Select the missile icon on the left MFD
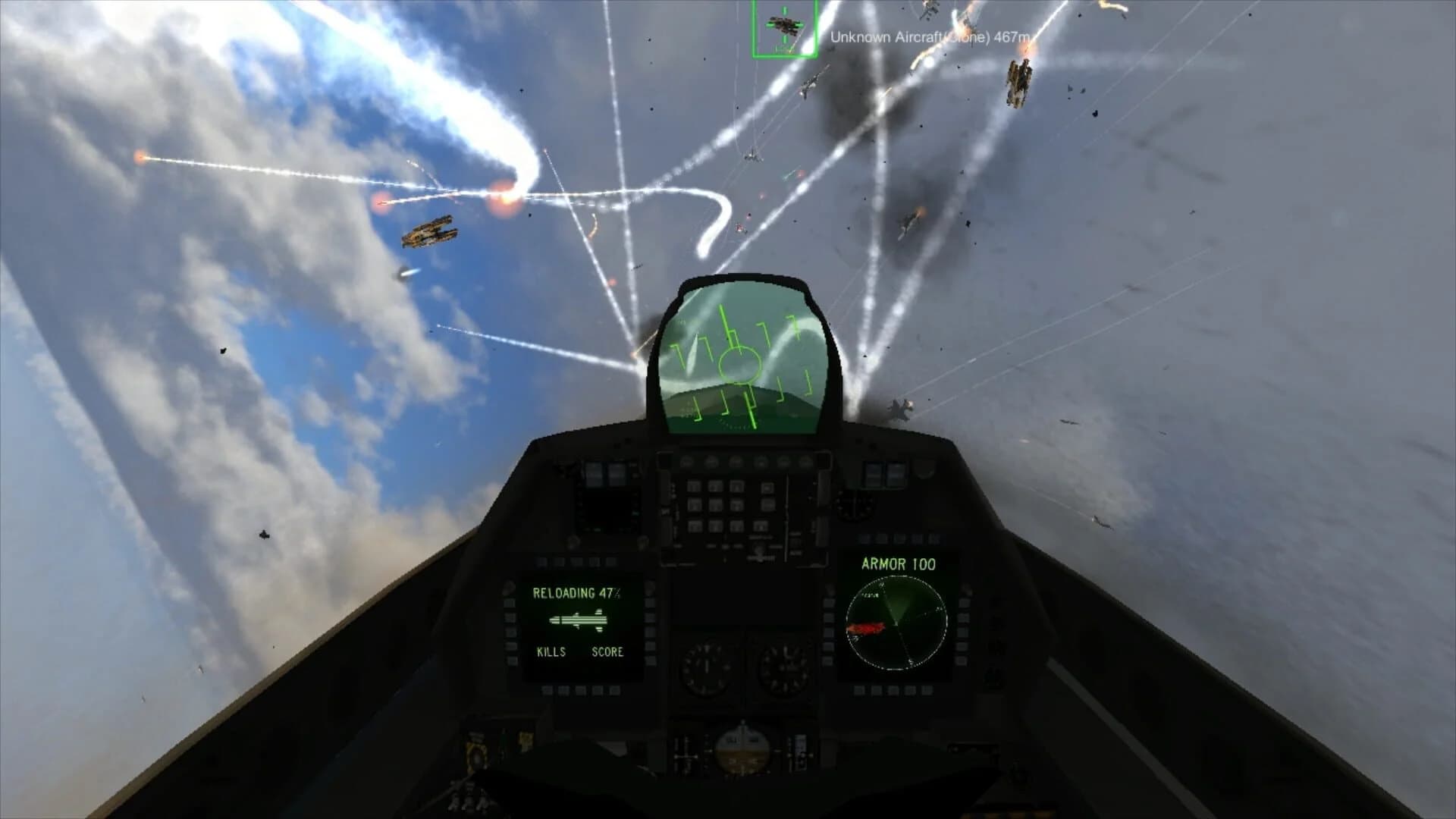 pyautogui.click(x=578, y=621)
